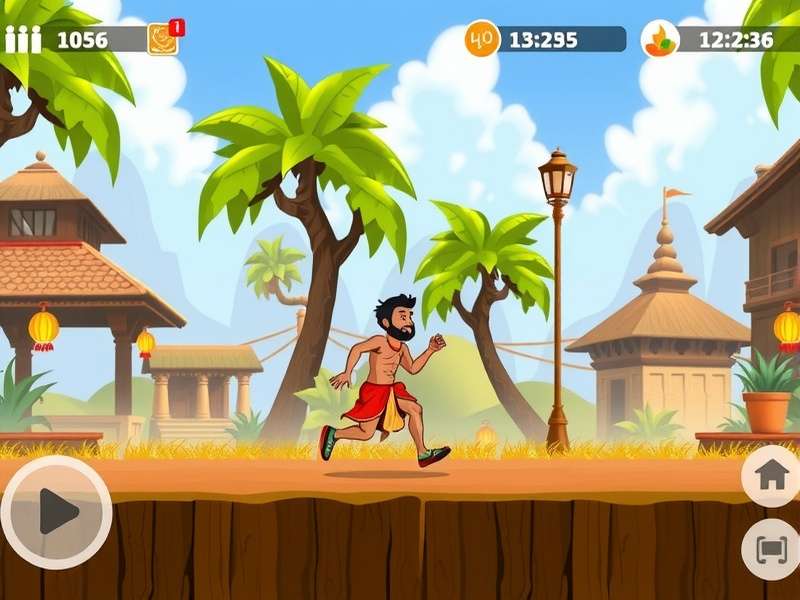Tap the round play button
Viewport: 800px width, 600px height.
(57, 512)
